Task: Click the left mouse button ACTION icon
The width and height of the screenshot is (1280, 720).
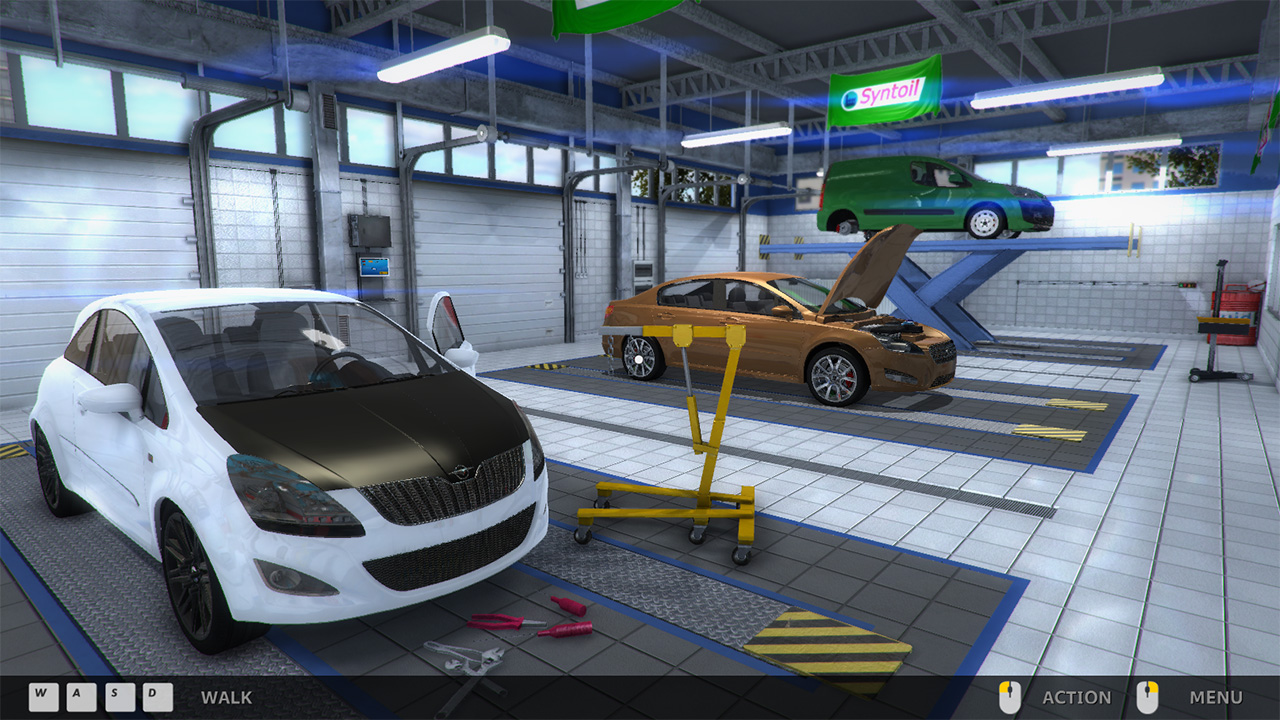Action: [x=1007, y=697]
